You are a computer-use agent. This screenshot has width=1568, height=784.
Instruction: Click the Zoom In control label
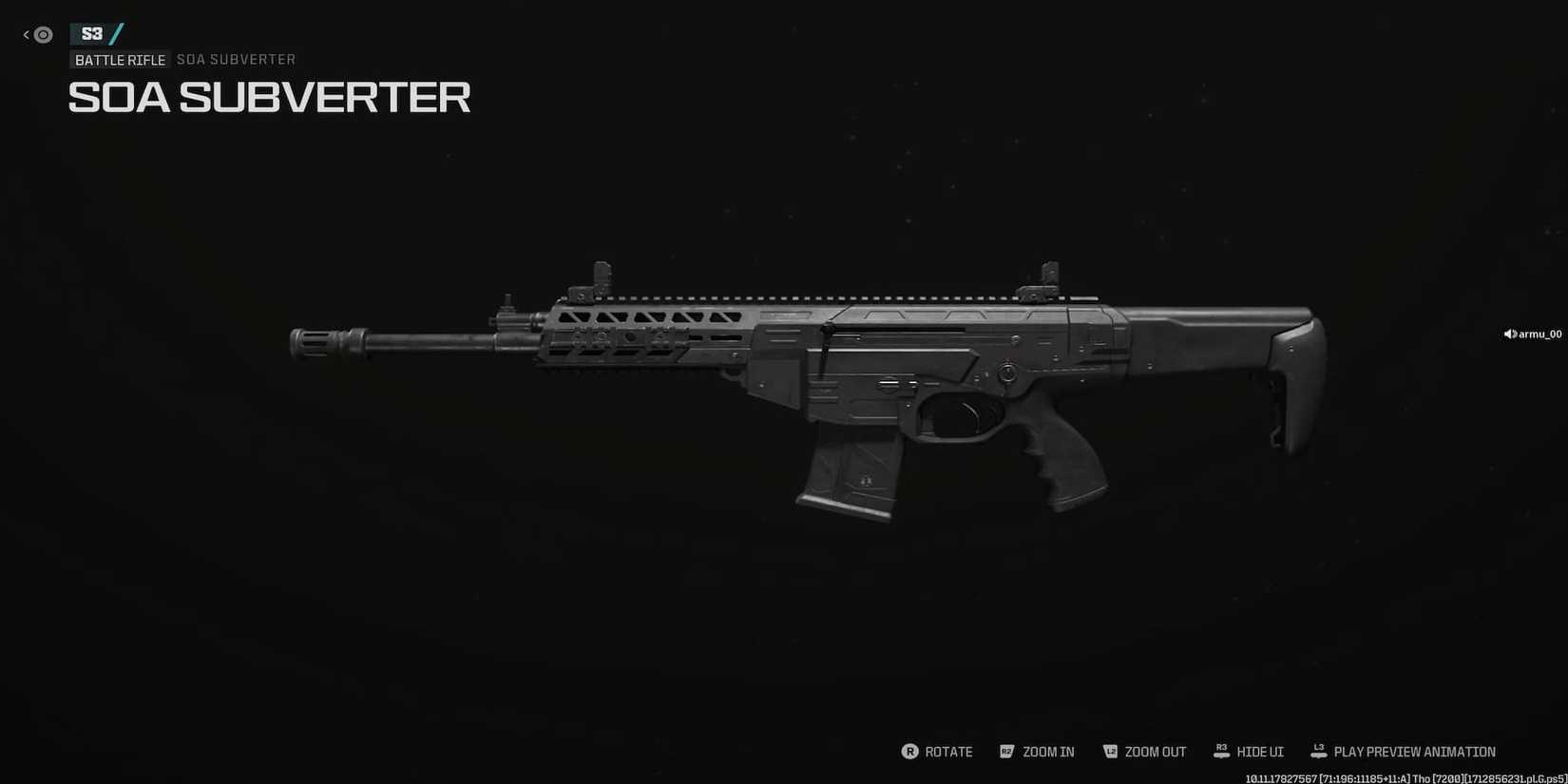1048,752
